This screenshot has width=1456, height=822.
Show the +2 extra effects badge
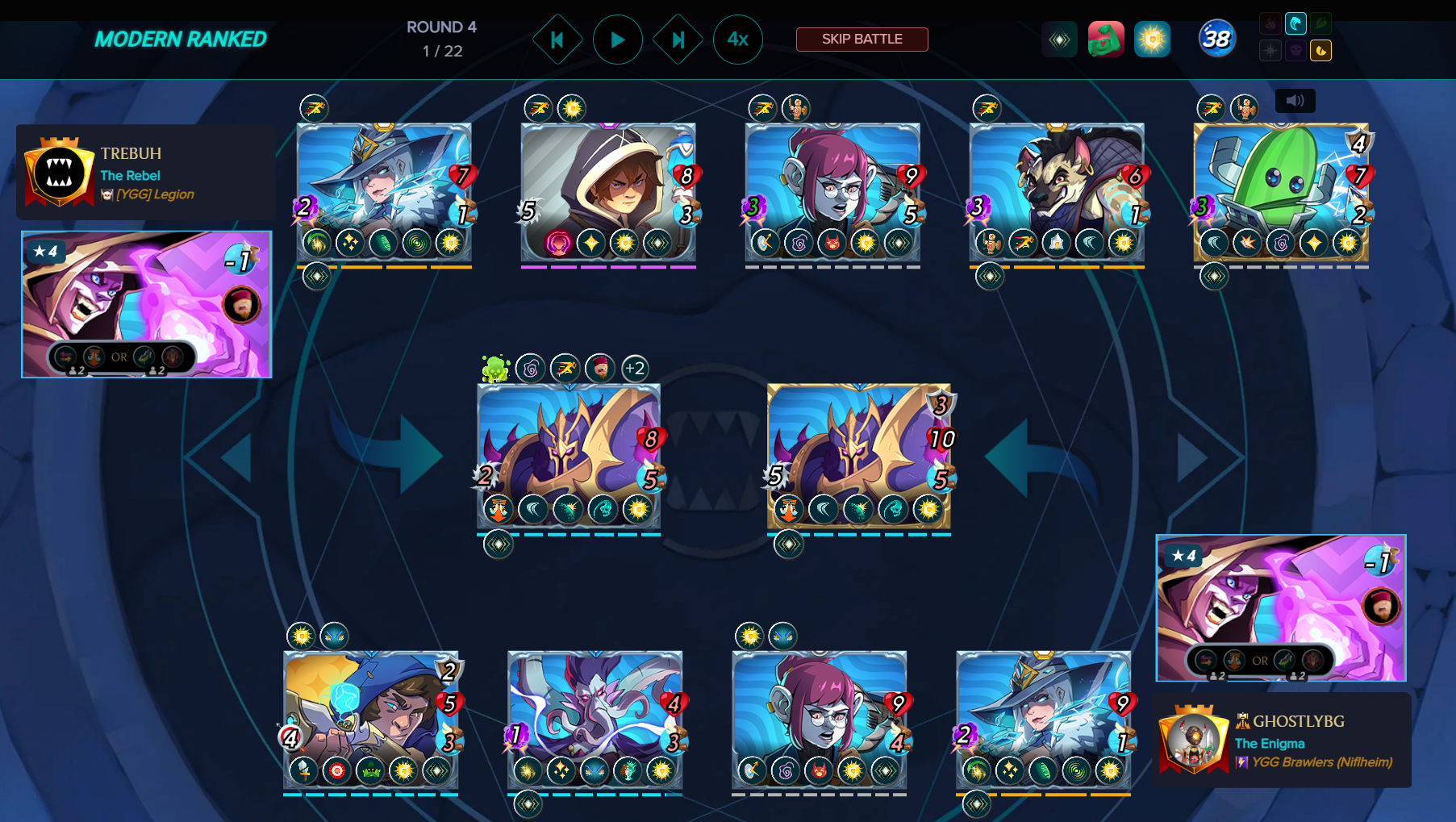pos(635,369)
